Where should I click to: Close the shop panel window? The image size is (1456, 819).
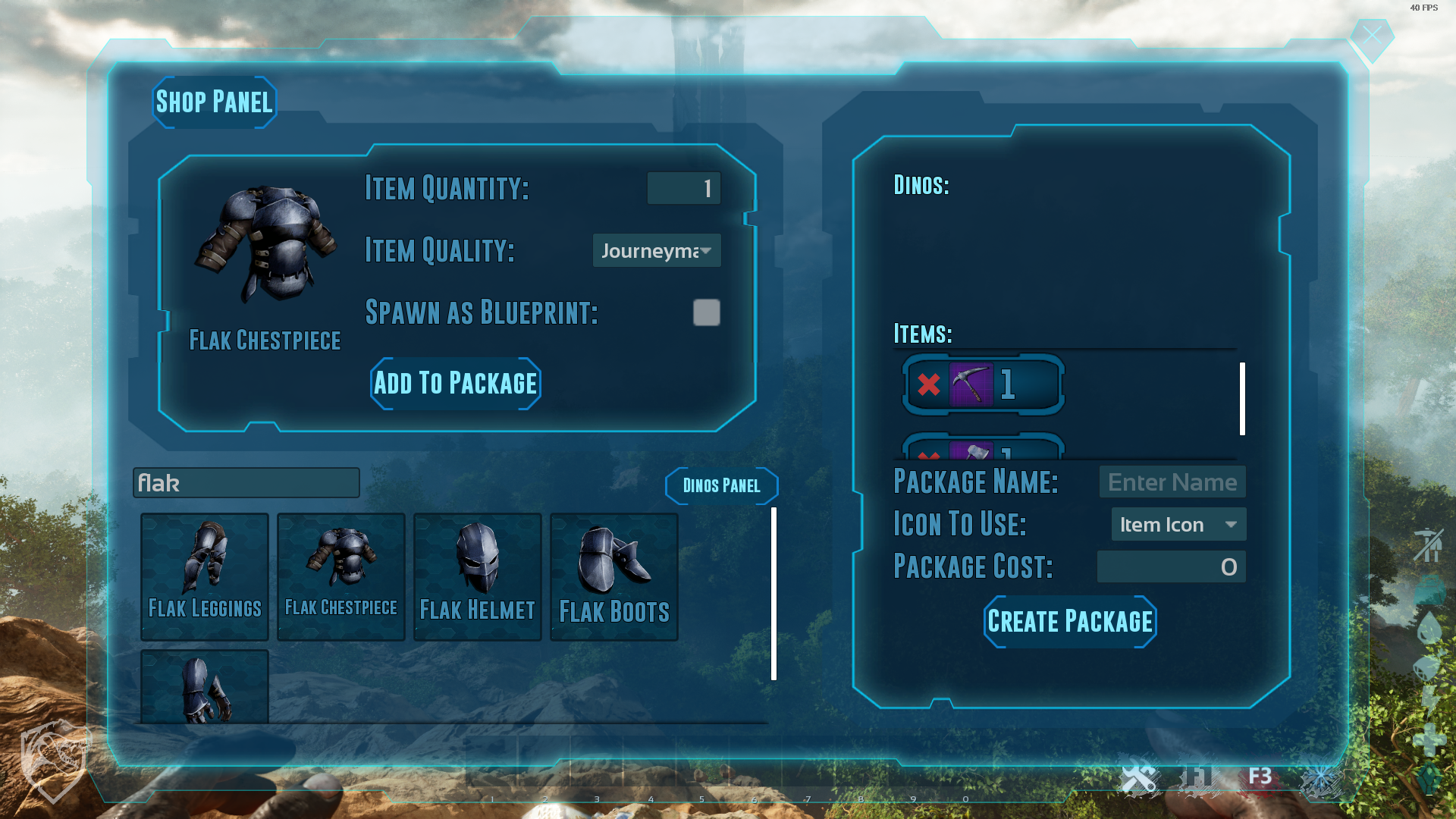pyautogui.click(x=1372, y=36)
